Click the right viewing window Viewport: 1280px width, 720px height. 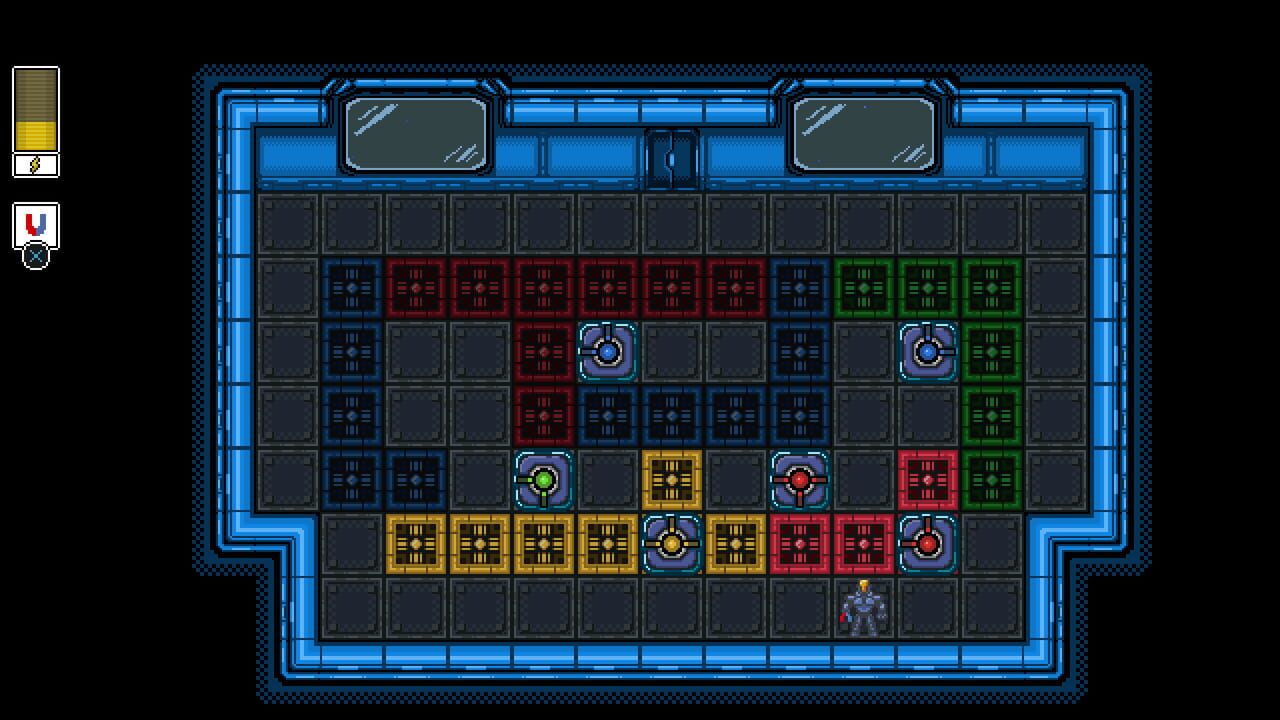862,134
